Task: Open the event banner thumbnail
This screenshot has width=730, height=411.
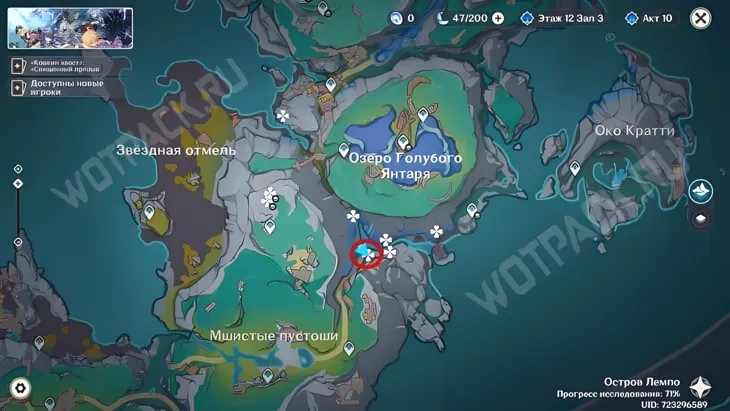Action: (70, 29)
